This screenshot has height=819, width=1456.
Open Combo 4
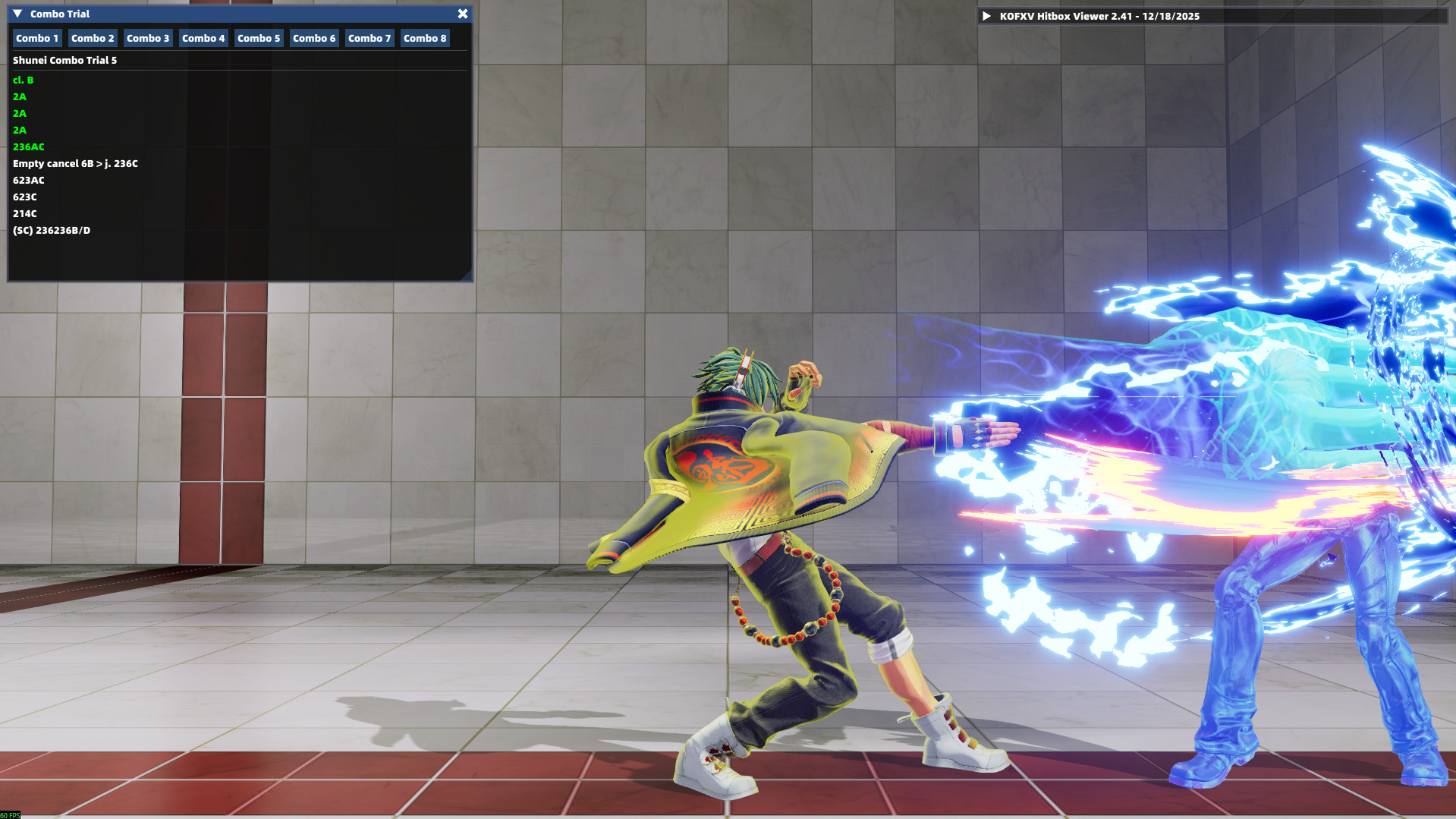coord(203,38)
